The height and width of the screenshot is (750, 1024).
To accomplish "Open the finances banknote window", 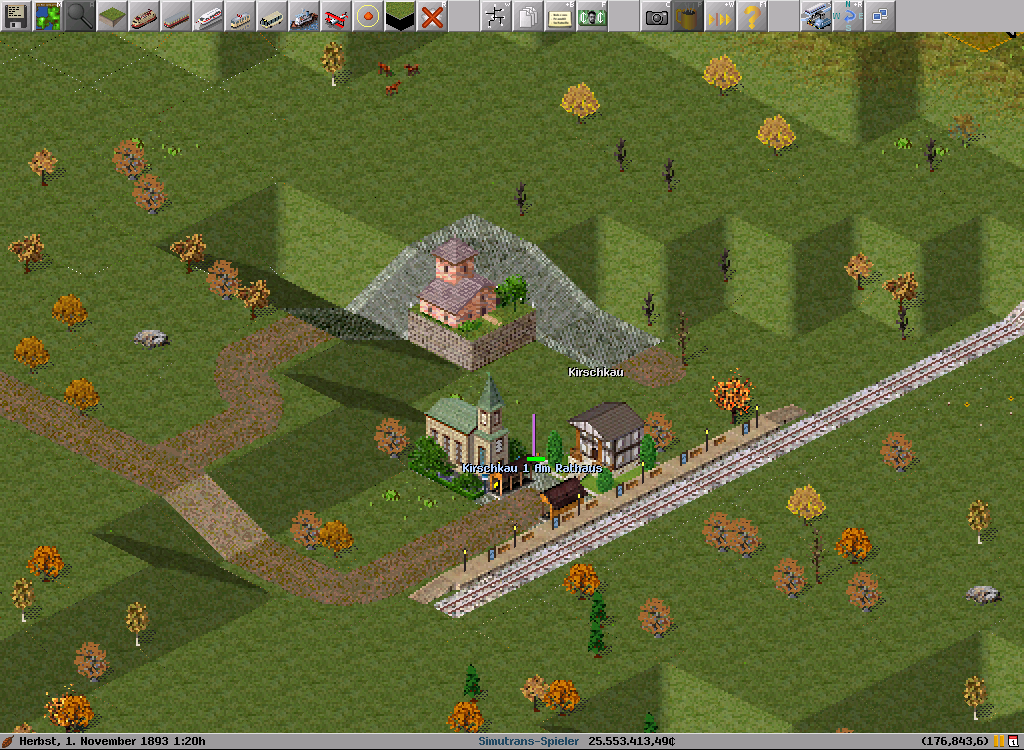I will point(592,16).
